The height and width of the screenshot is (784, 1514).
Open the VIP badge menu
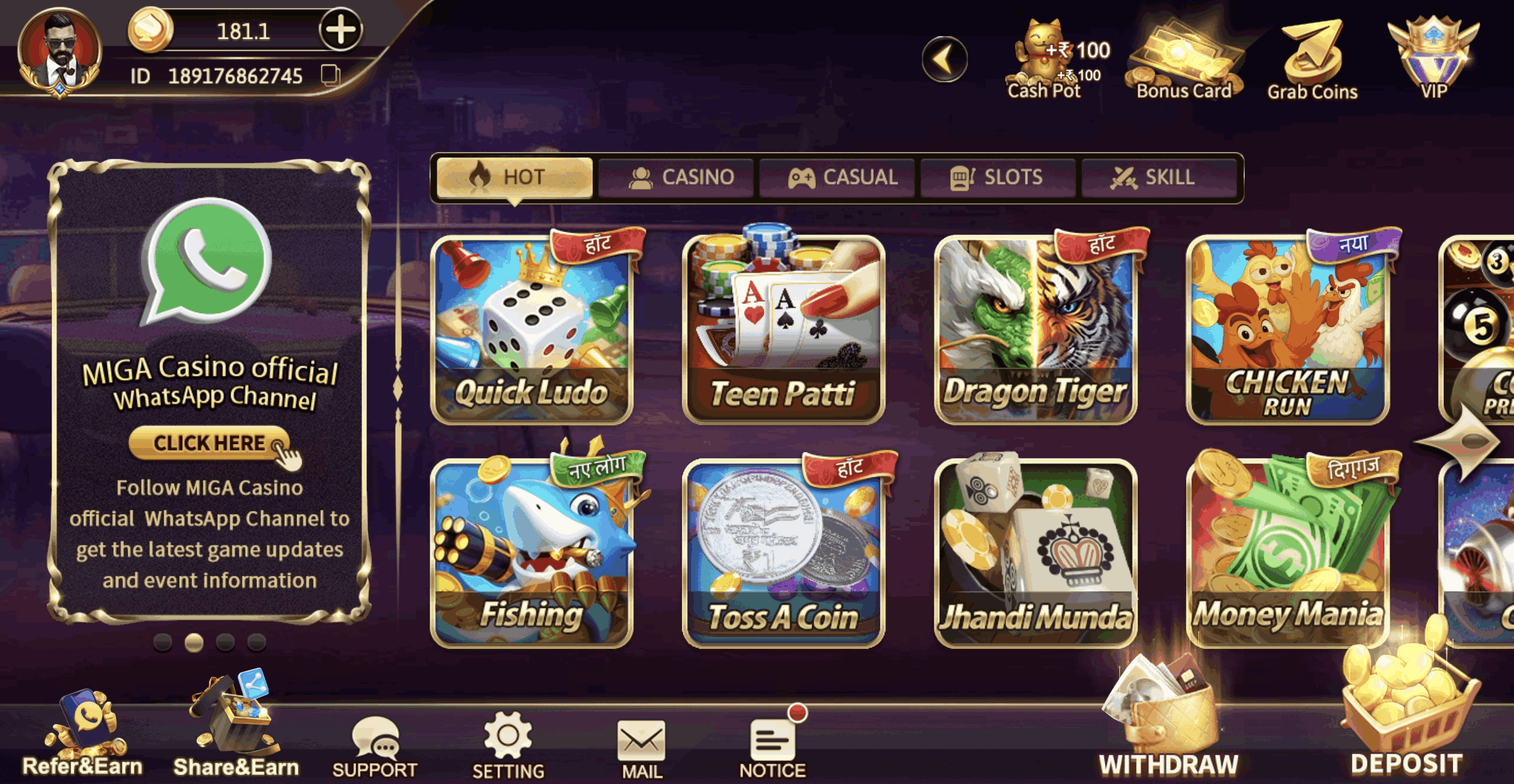[1434, 59]
